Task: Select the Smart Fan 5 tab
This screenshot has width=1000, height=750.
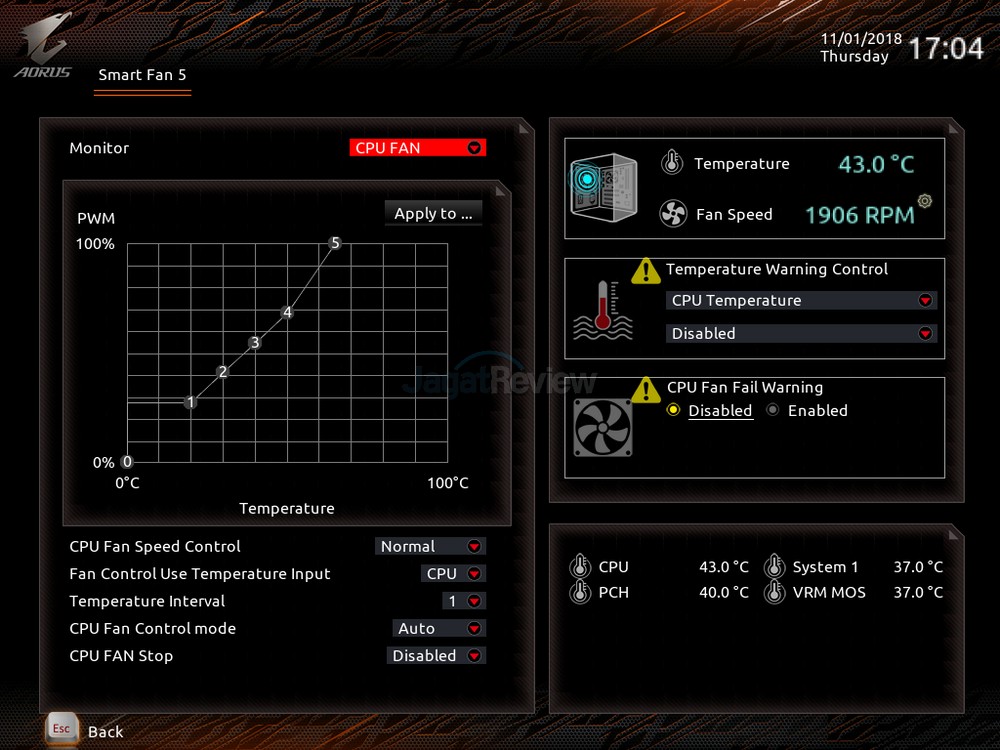Action: click(142, 75)
